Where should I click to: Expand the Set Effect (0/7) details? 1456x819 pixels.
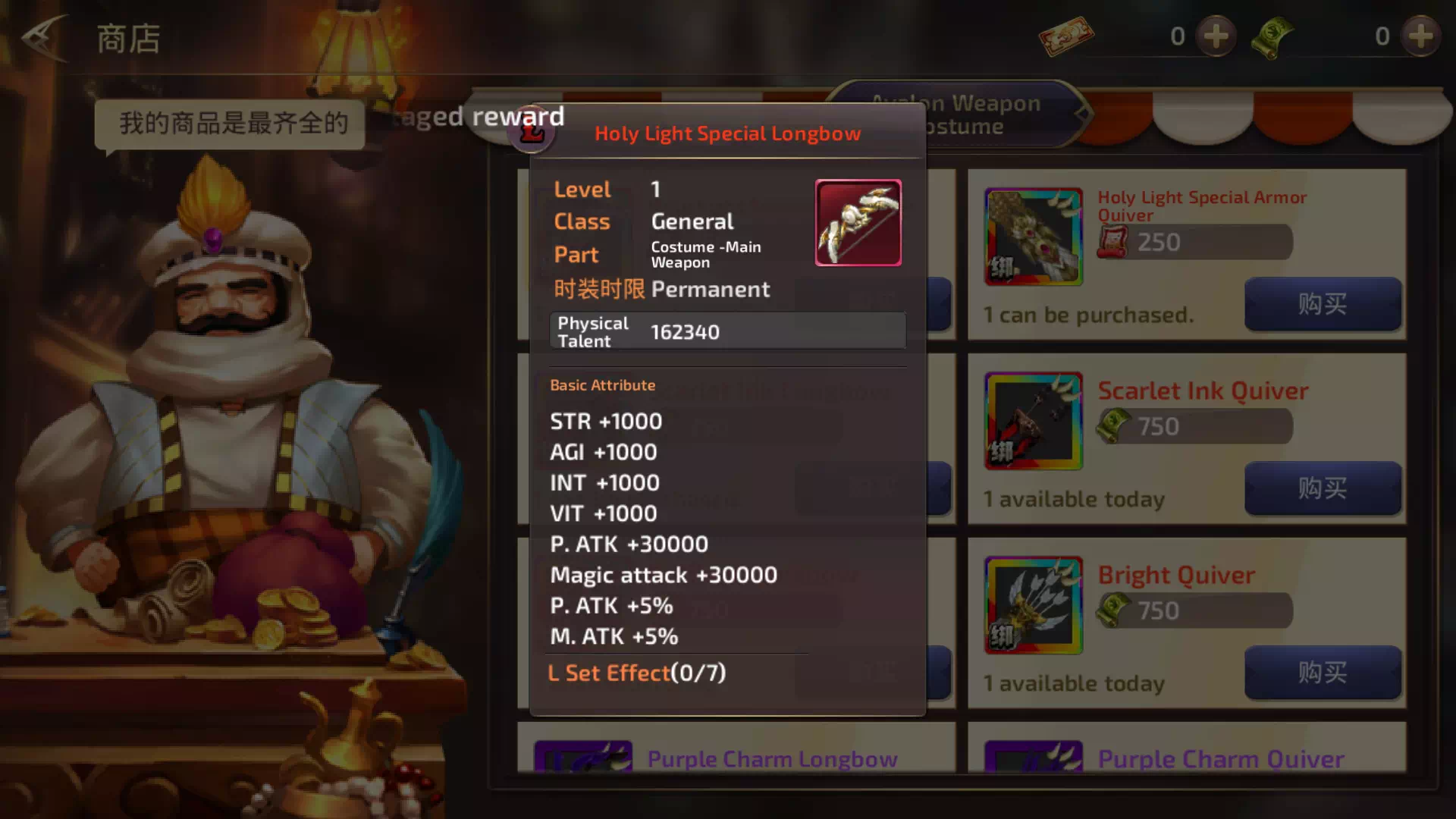637,673
